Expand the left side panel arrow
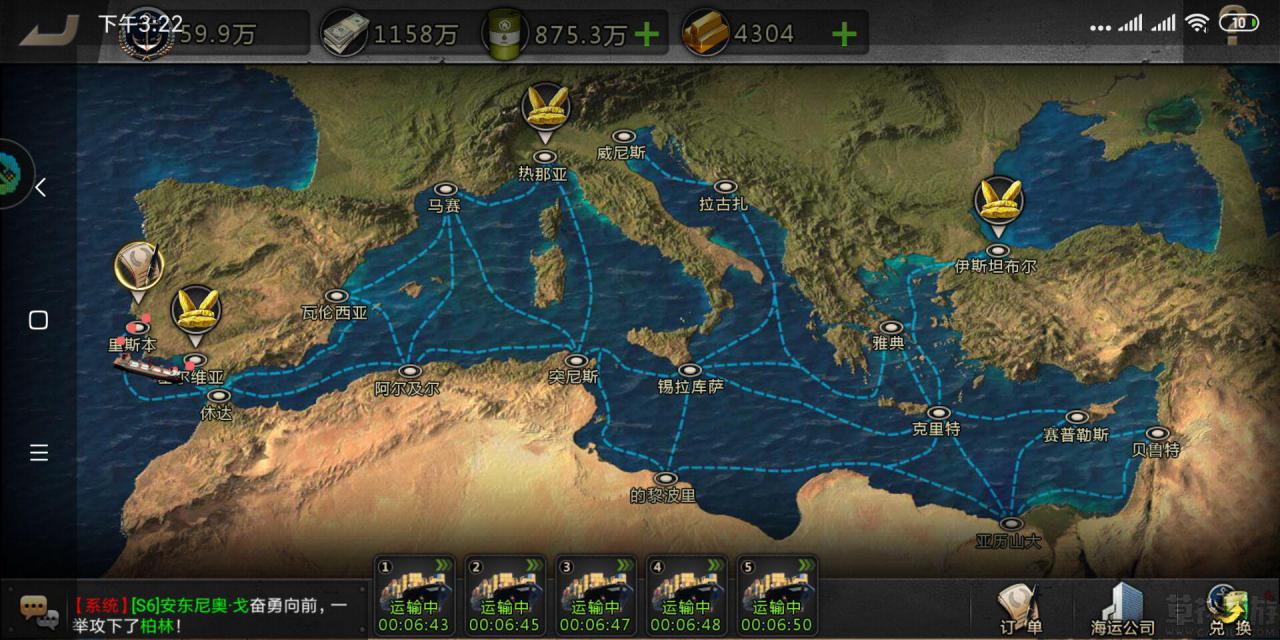Screen dimensions: 1280x640 40,188
